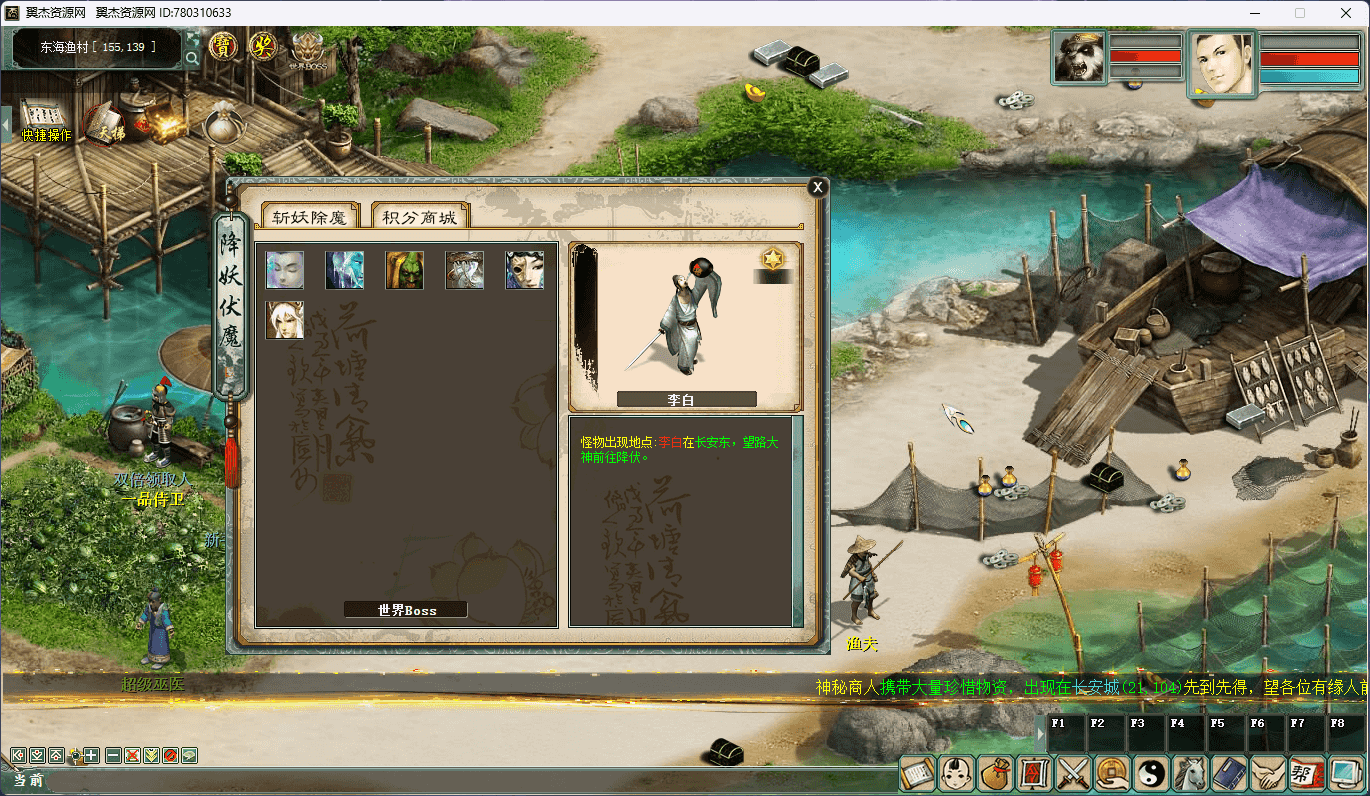Screen dimensions: 1370x796
Task: Open the crossed swords combat menu
Action: (1074, 773)
